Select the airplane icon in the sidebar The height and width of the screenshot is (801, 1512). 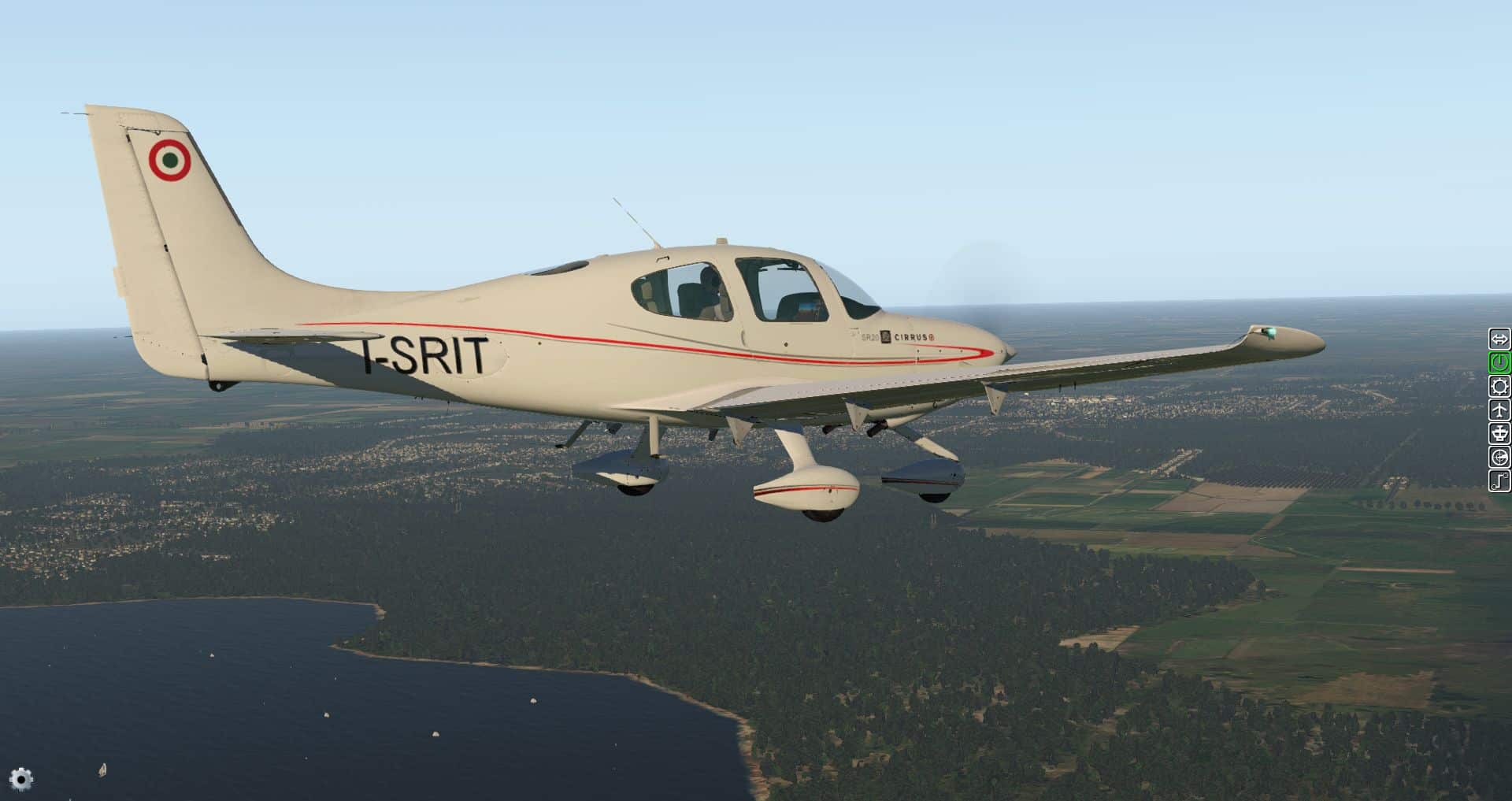pos(1499,410)
